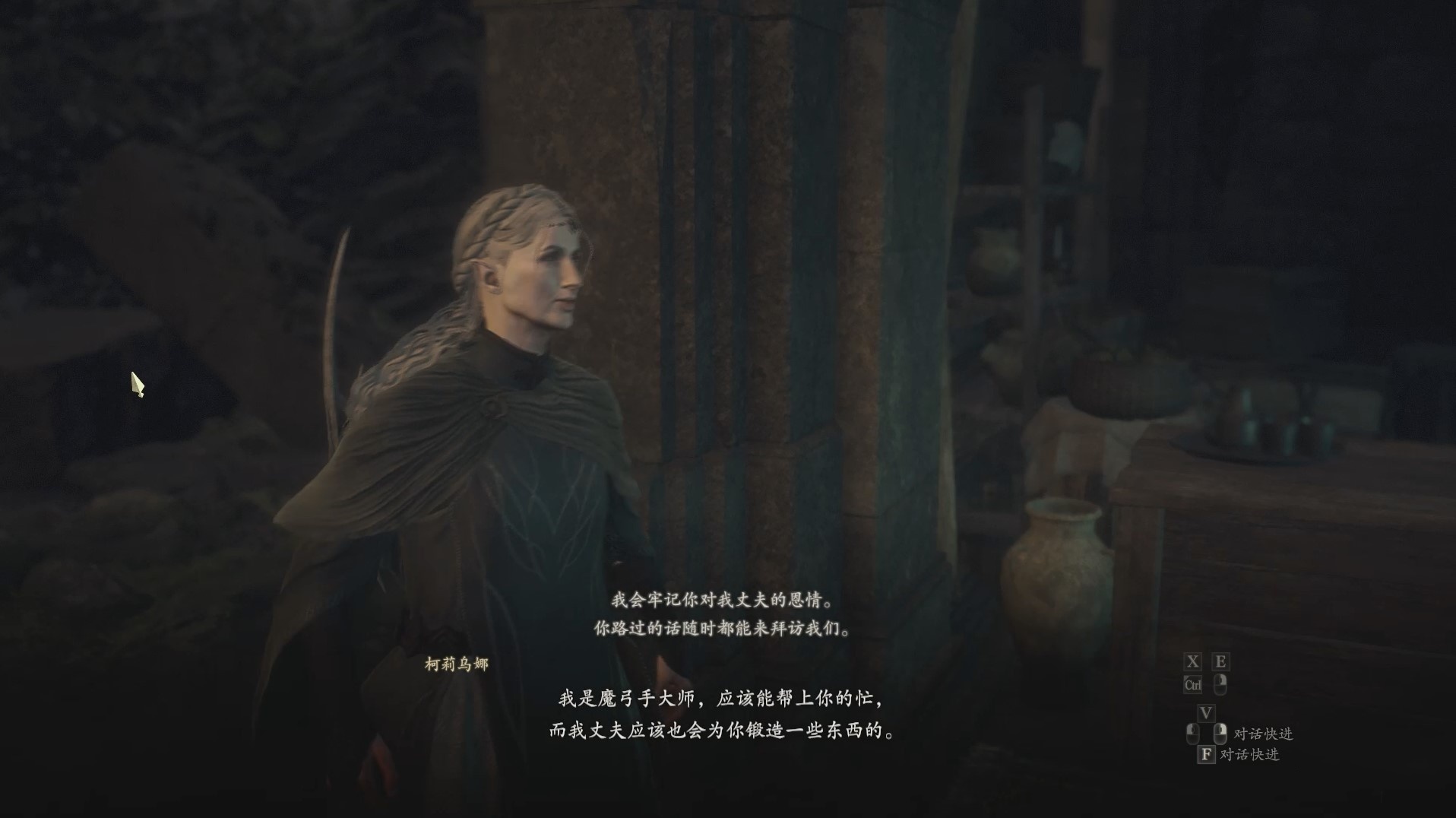Click the left mouse button icon below V
Image resolution: width=1456 pixels, height=818 pixels.
(1192, 733)
